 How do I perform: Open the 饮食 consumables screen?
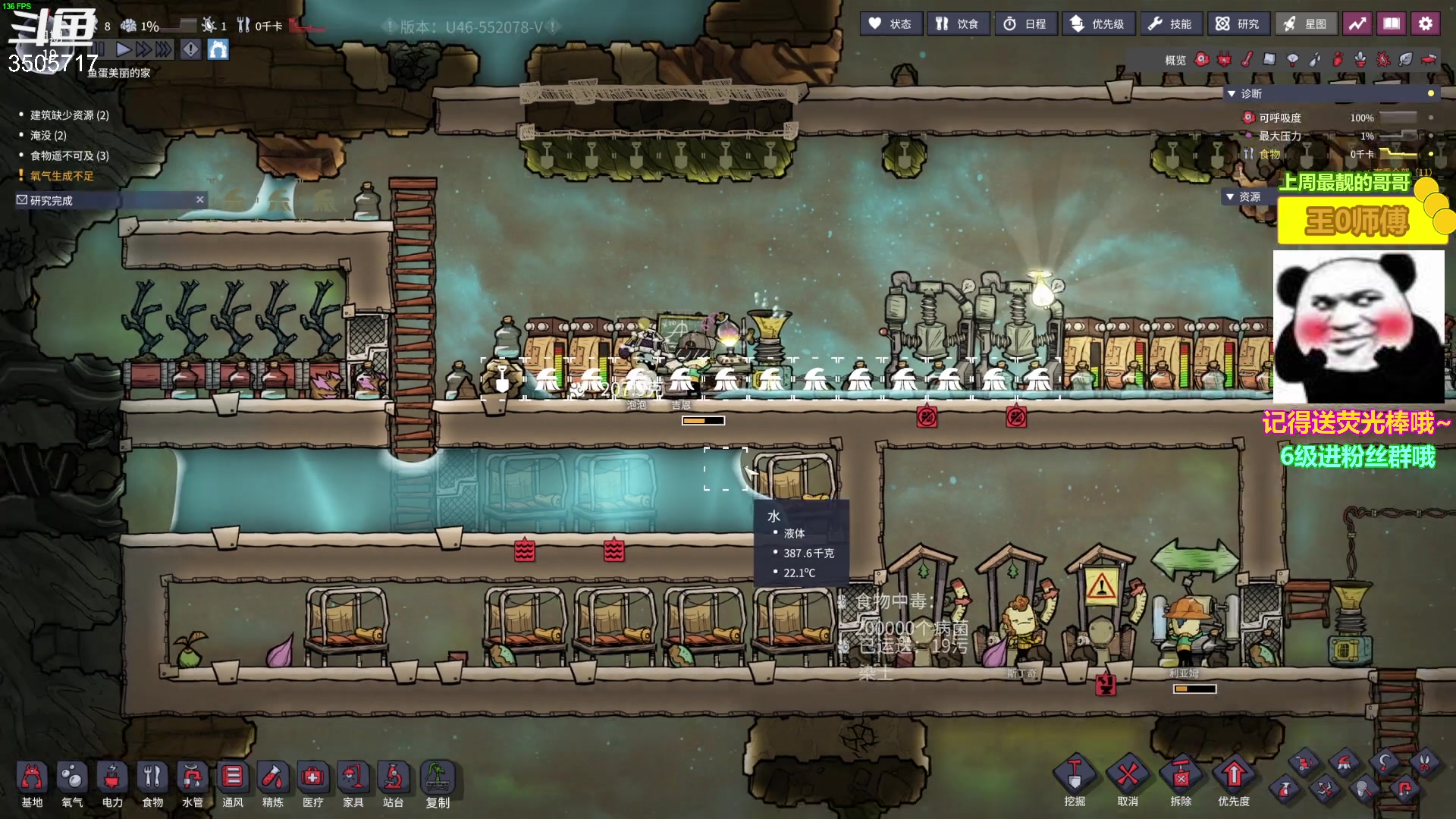coord(957,24)
